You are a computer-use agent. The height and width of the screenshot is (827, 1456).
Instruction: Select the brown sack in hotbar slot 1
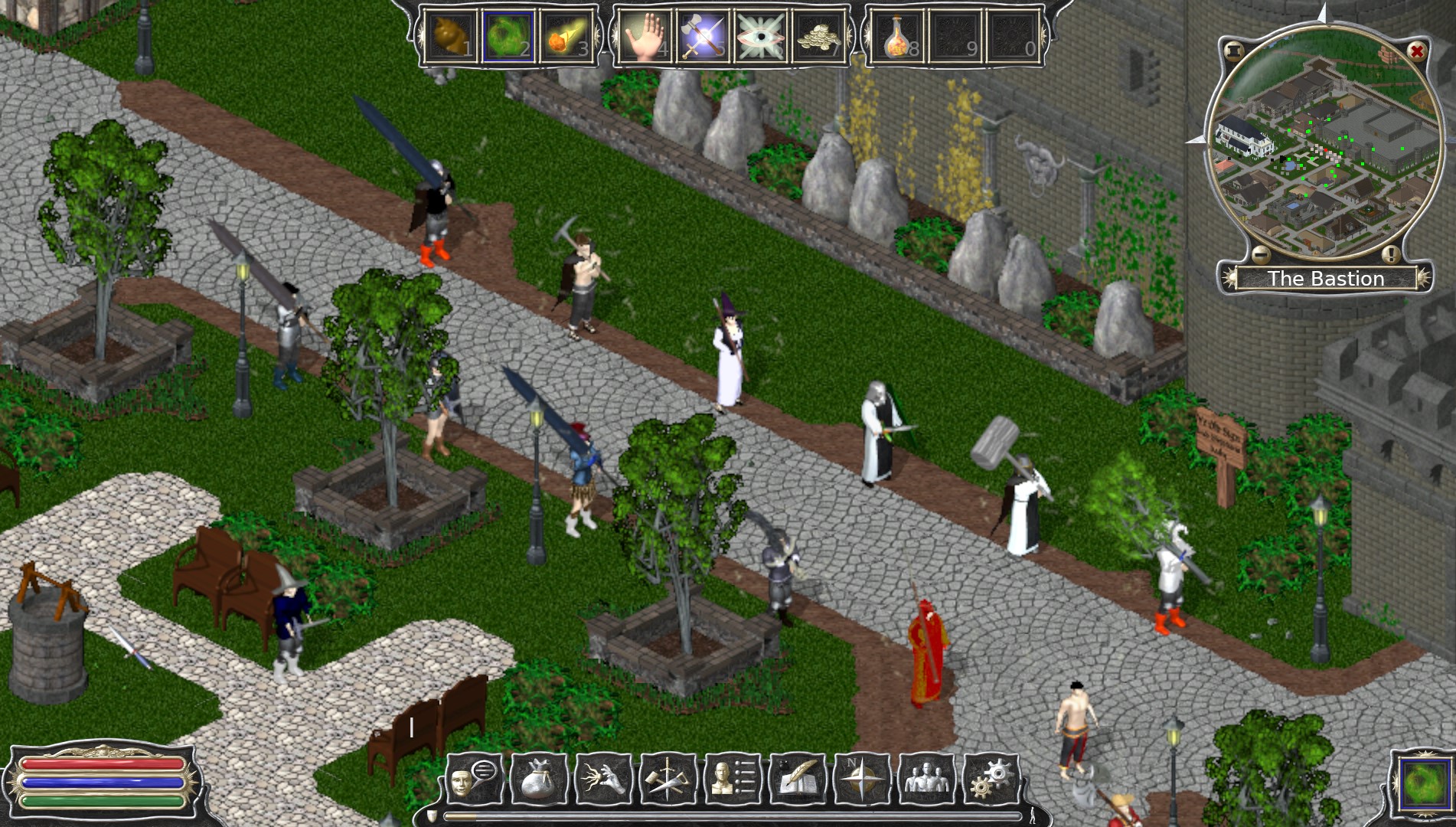pos(452,36)
